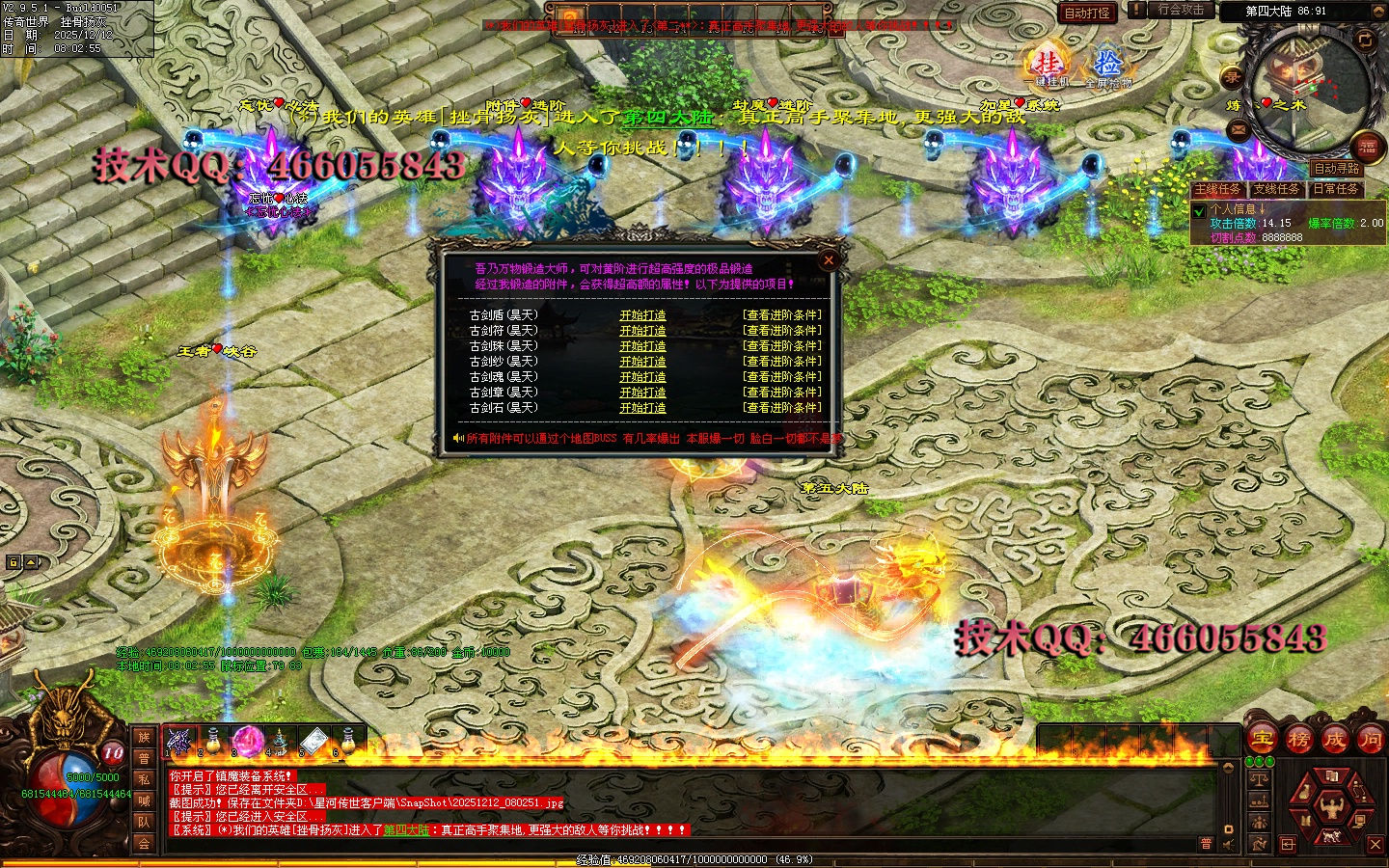Open the mail envelope icon
Screen dimensions: 1389x868
(x=1239, y=130)
